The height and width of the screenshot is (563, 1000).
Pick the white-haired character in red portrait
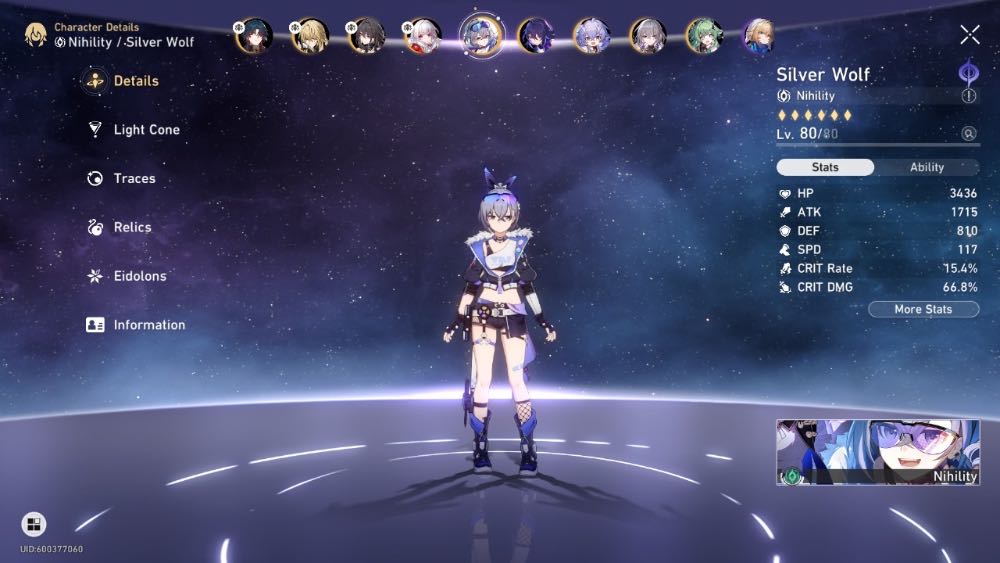421,36
